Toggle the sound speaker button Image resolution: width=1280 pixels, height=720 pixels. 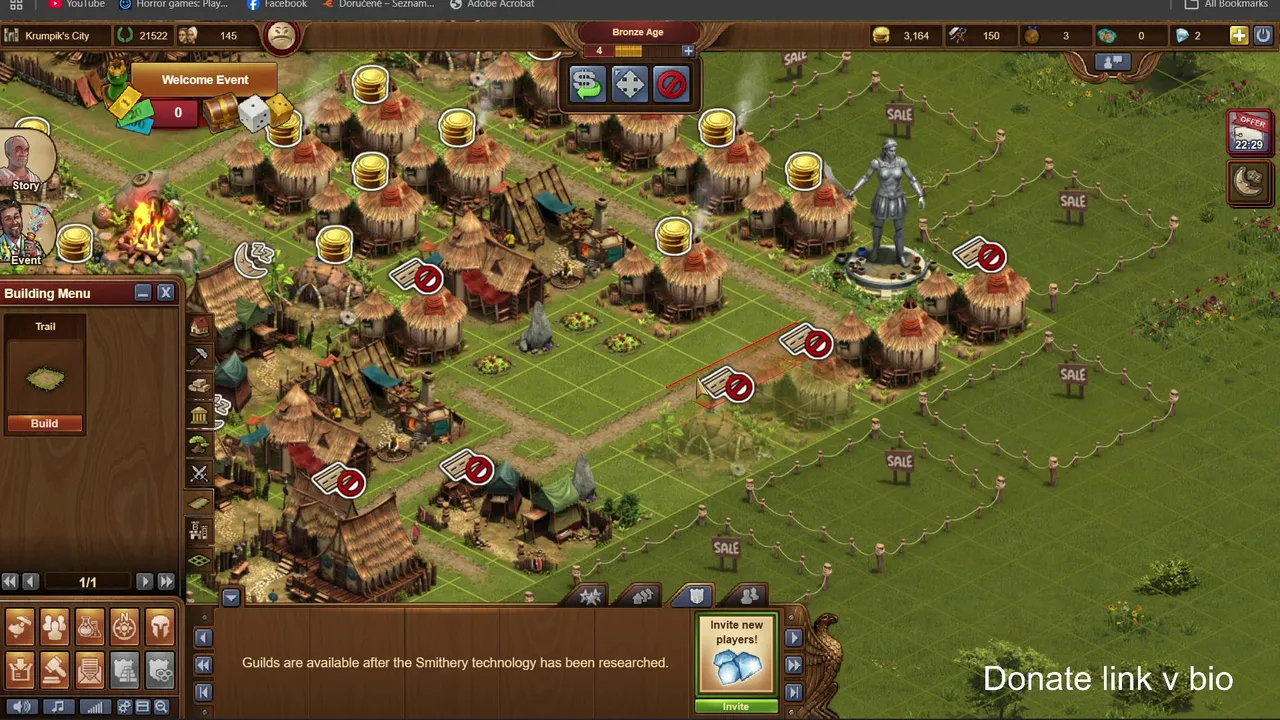[x=22, y=707]
